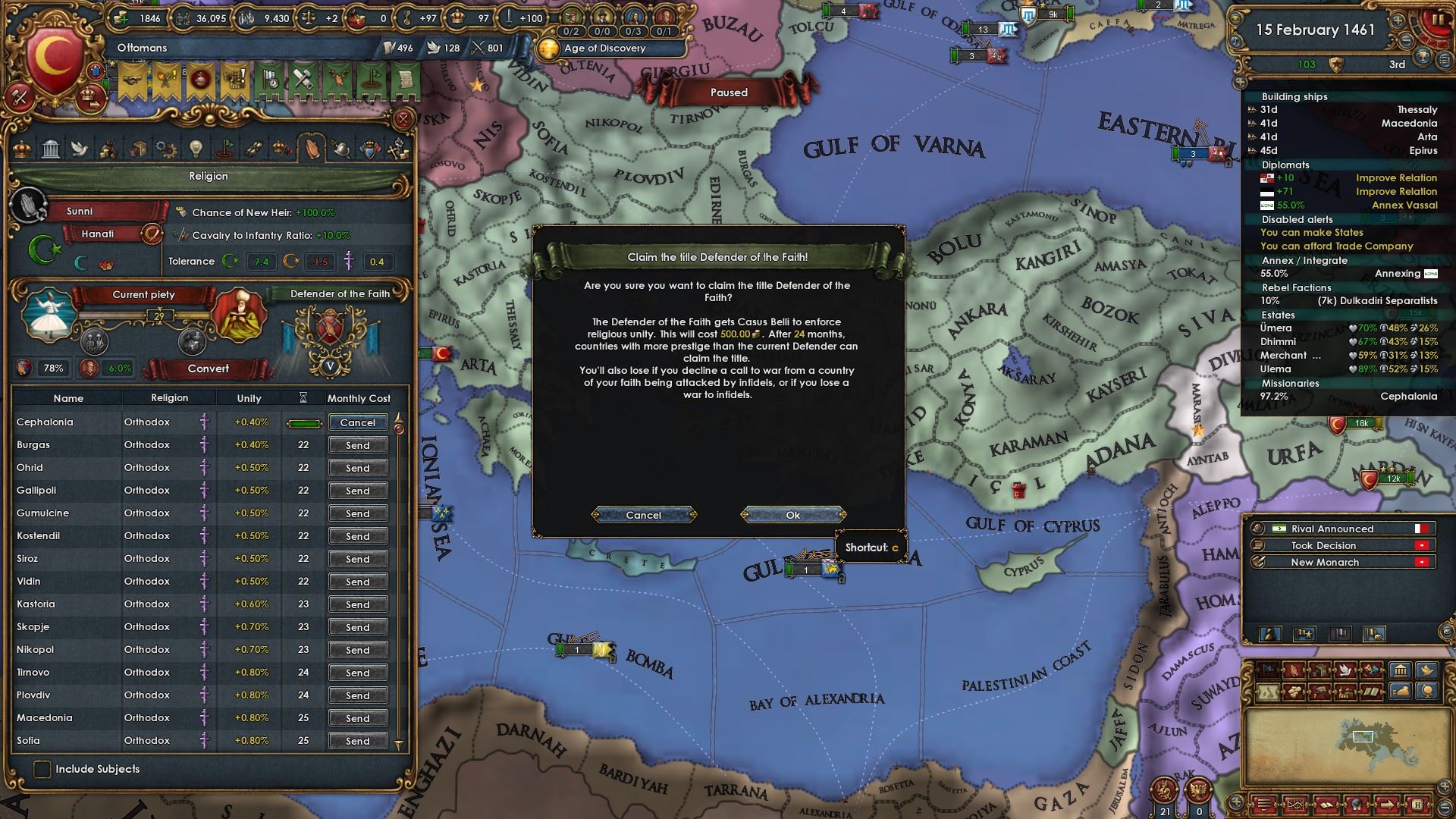Close the Religion panel
Viewport: 1456px width, 819px height.
click(403, 119)
